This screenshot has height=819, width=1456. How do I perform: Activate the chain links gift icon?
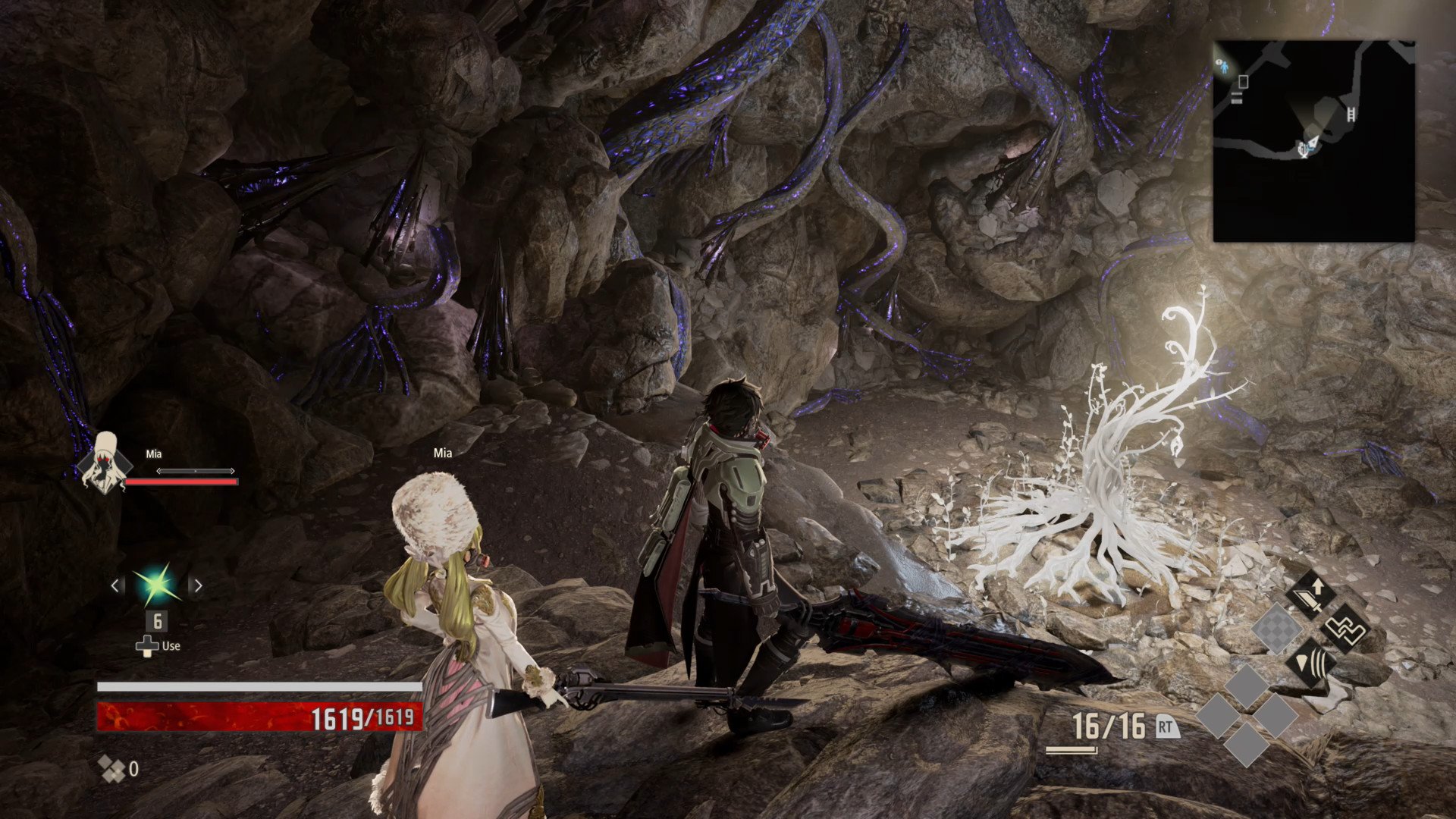(1345, 629)
